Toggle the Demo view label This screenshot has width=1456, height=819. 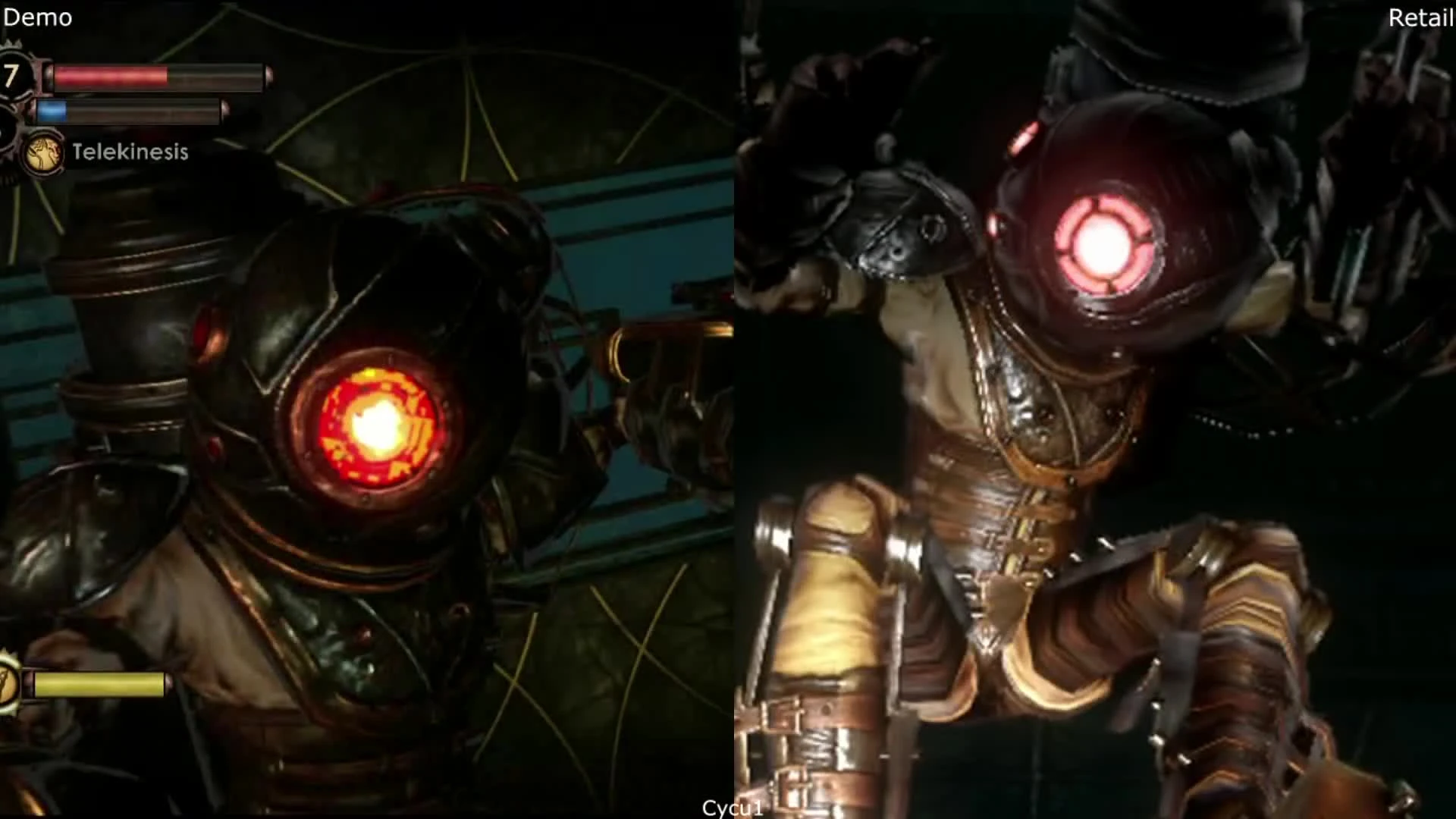coord(36,17)
